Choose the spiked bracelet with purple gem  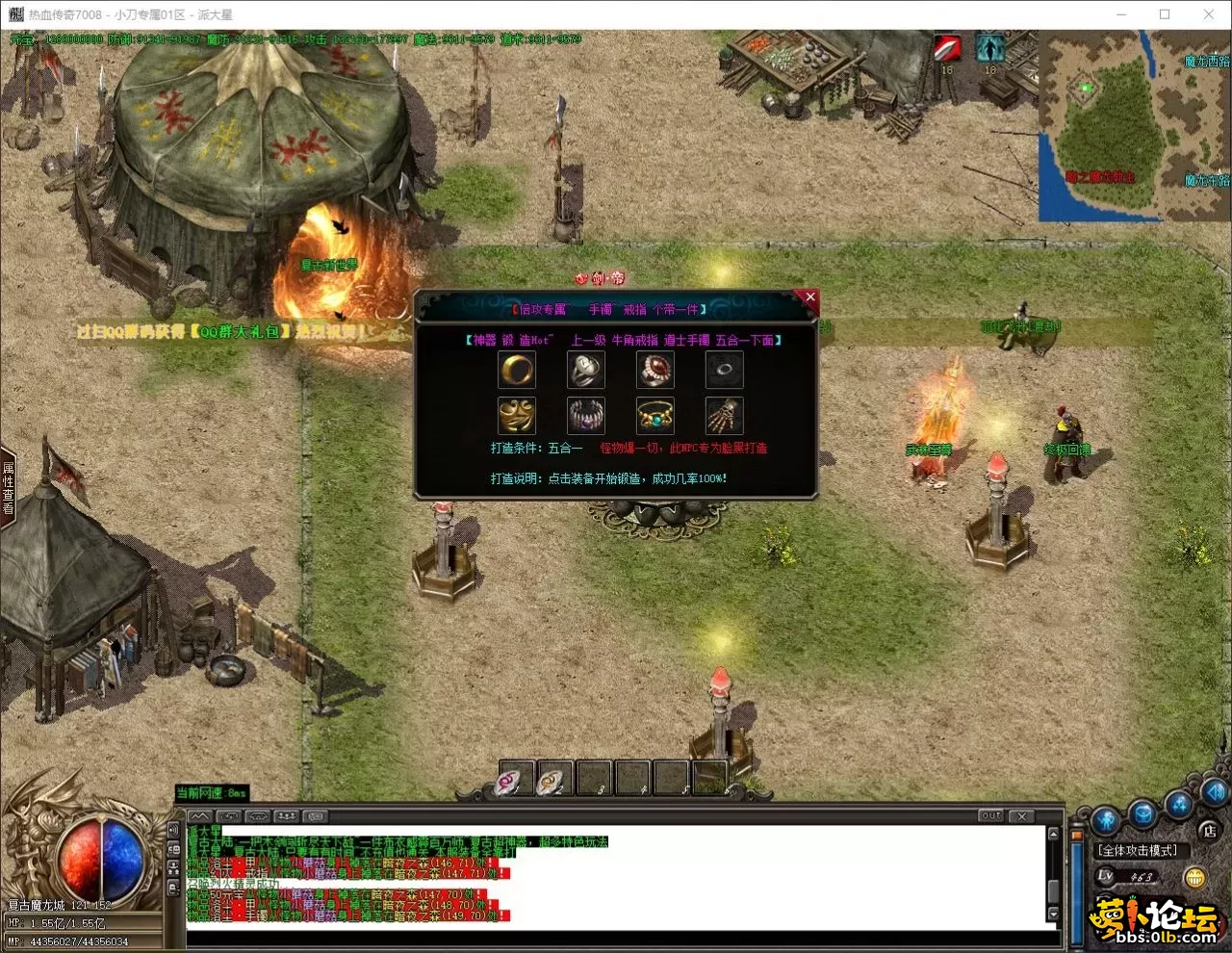585,416
